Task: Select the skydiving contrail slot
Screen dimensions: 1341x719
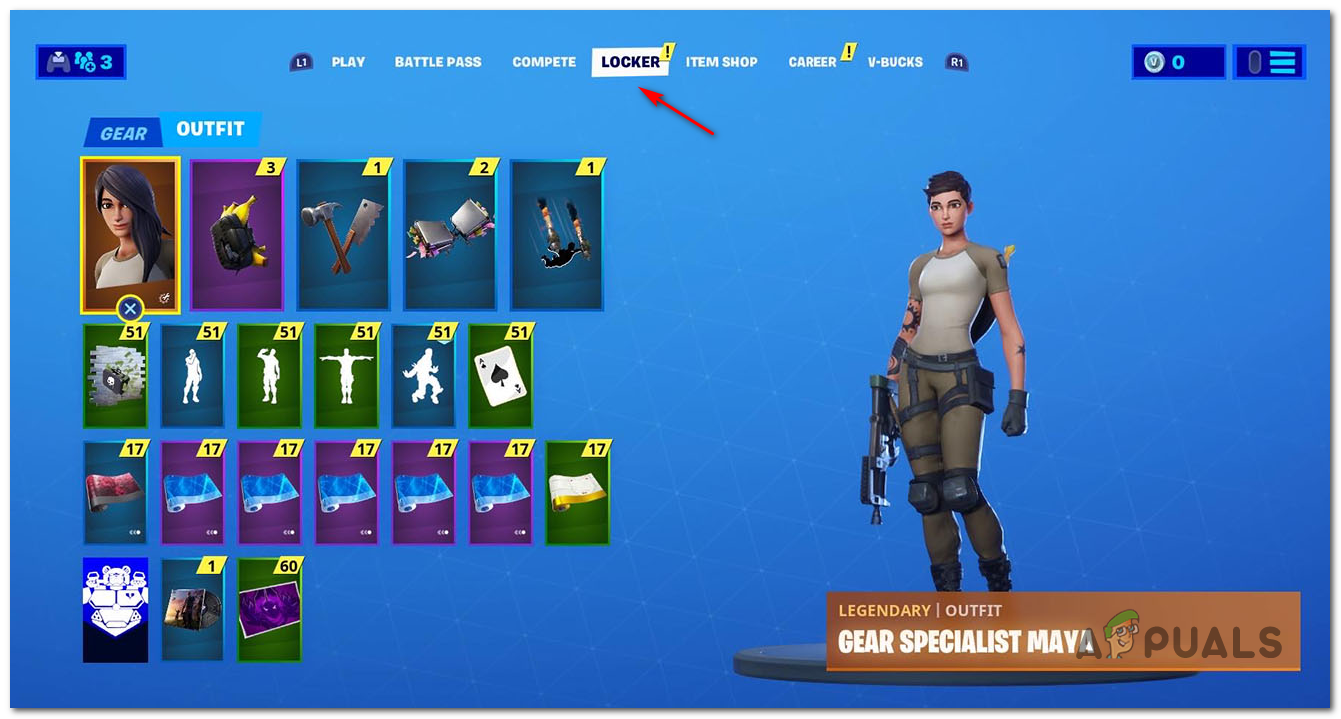Action: (x=557, y=235)
